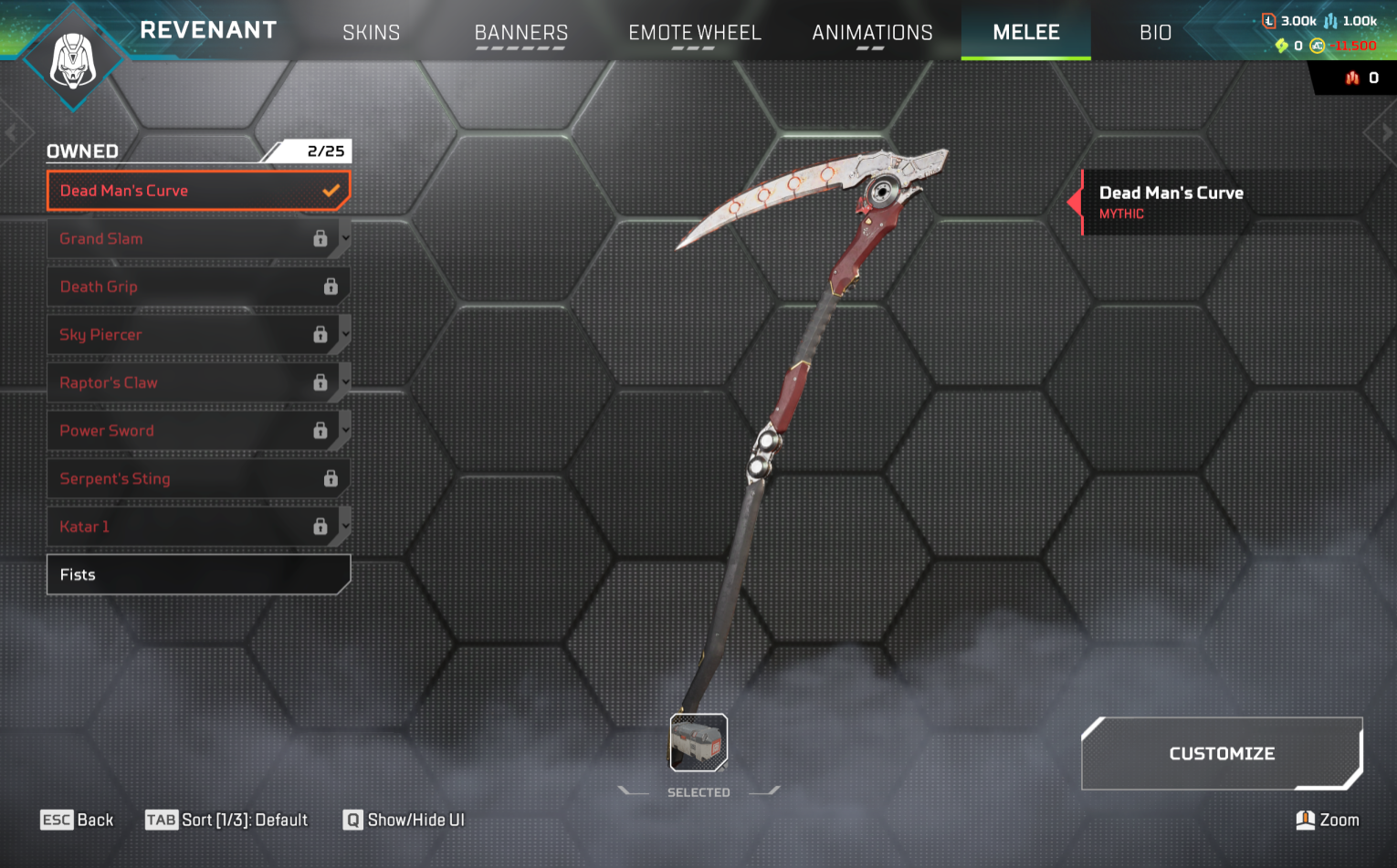Select the Melee tab
1397x868 pixels.
[1025, 33]
